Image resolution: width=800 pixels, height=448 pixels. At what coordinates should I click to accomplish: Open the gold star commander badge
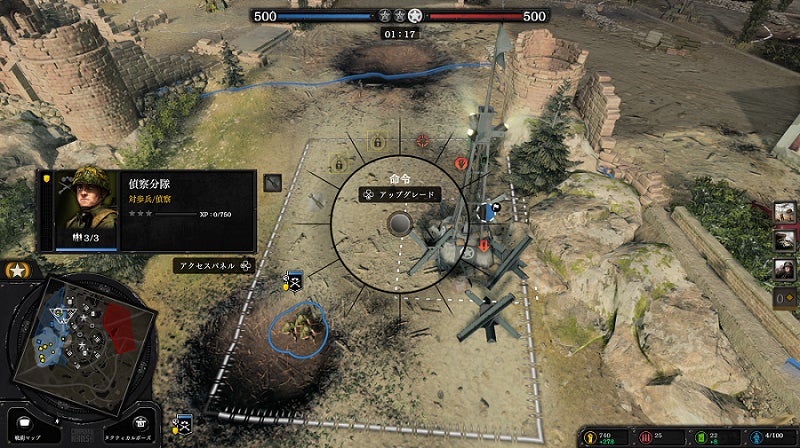(x=16, y=271)
